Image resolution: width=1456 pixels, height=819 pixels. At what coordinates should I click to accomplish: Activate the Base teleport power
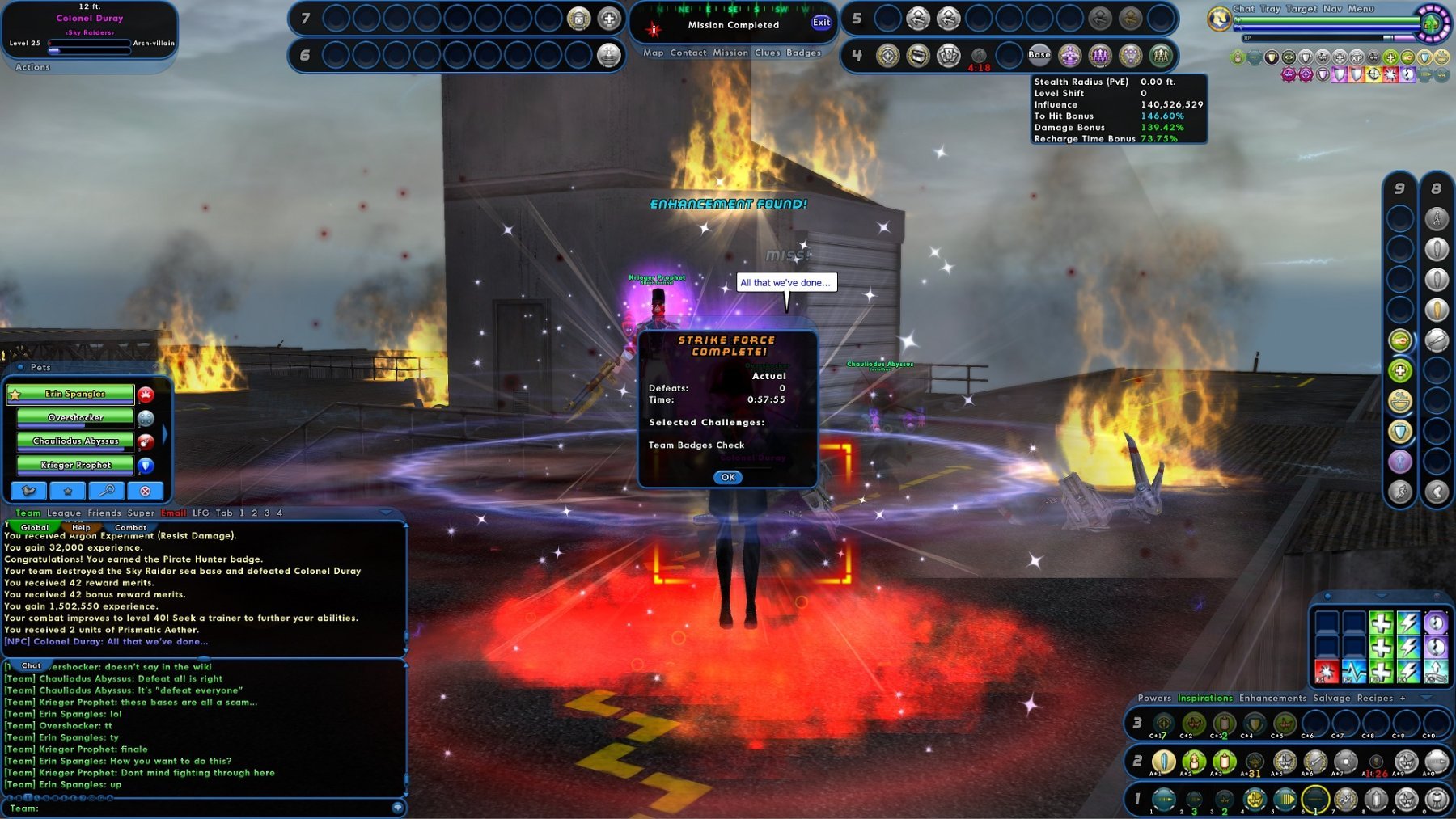[x=1039, y=56]
